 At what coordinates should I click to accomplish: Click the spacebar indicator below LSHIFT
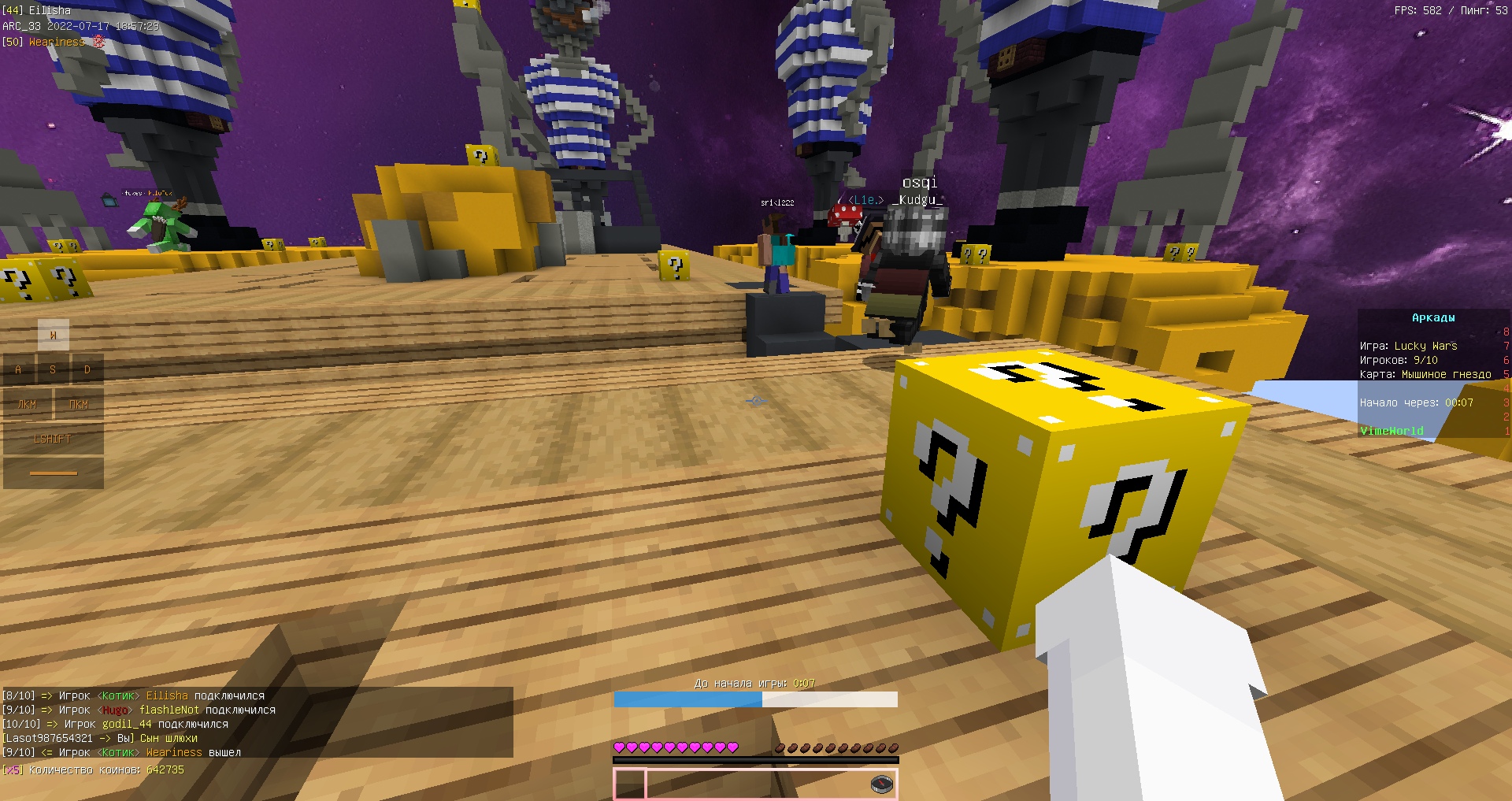tap(53, 473)
